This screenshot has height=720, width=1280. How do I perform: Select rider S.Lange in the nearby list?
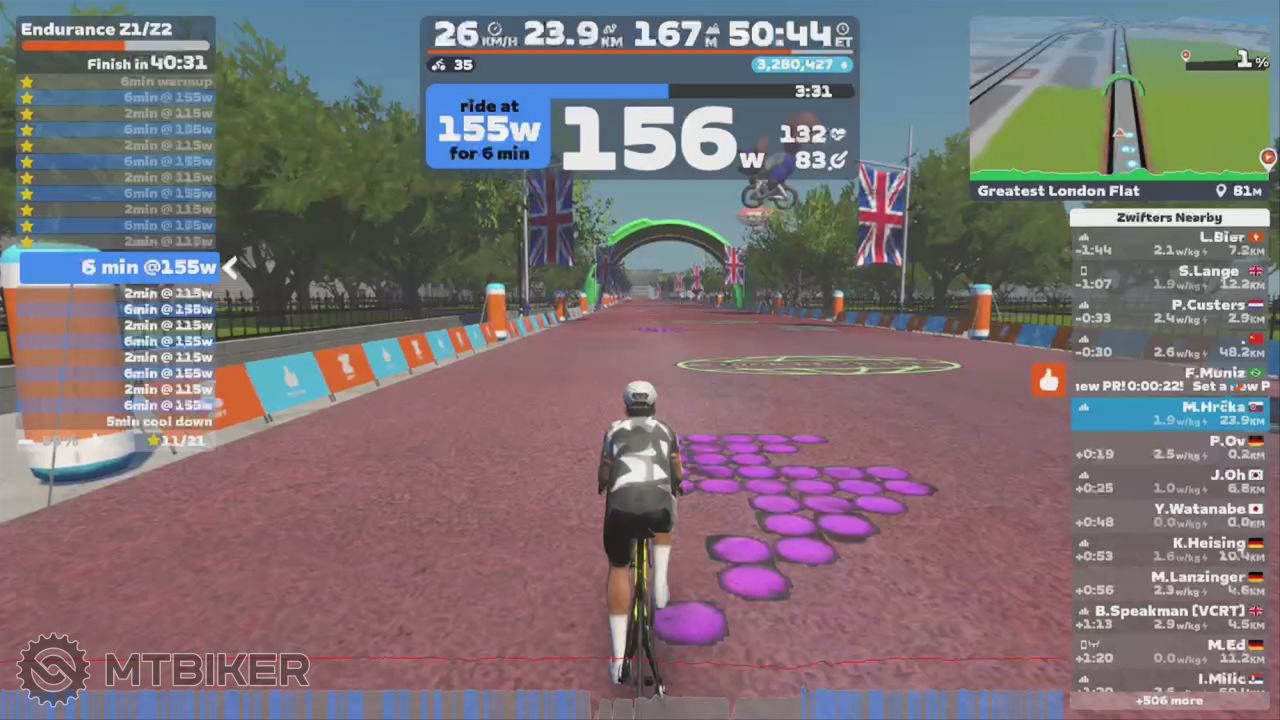[x=1169, y=278]
